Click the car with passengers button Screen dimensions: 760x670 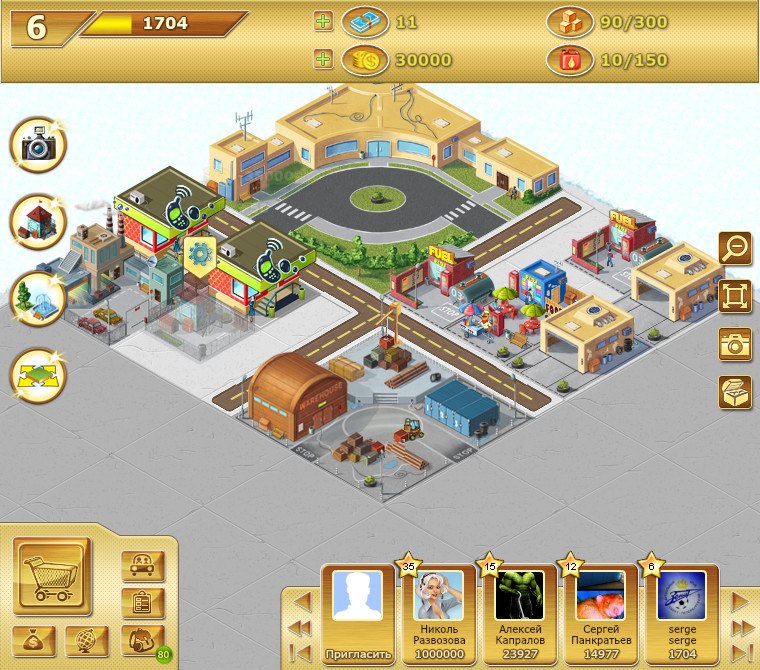142,566
